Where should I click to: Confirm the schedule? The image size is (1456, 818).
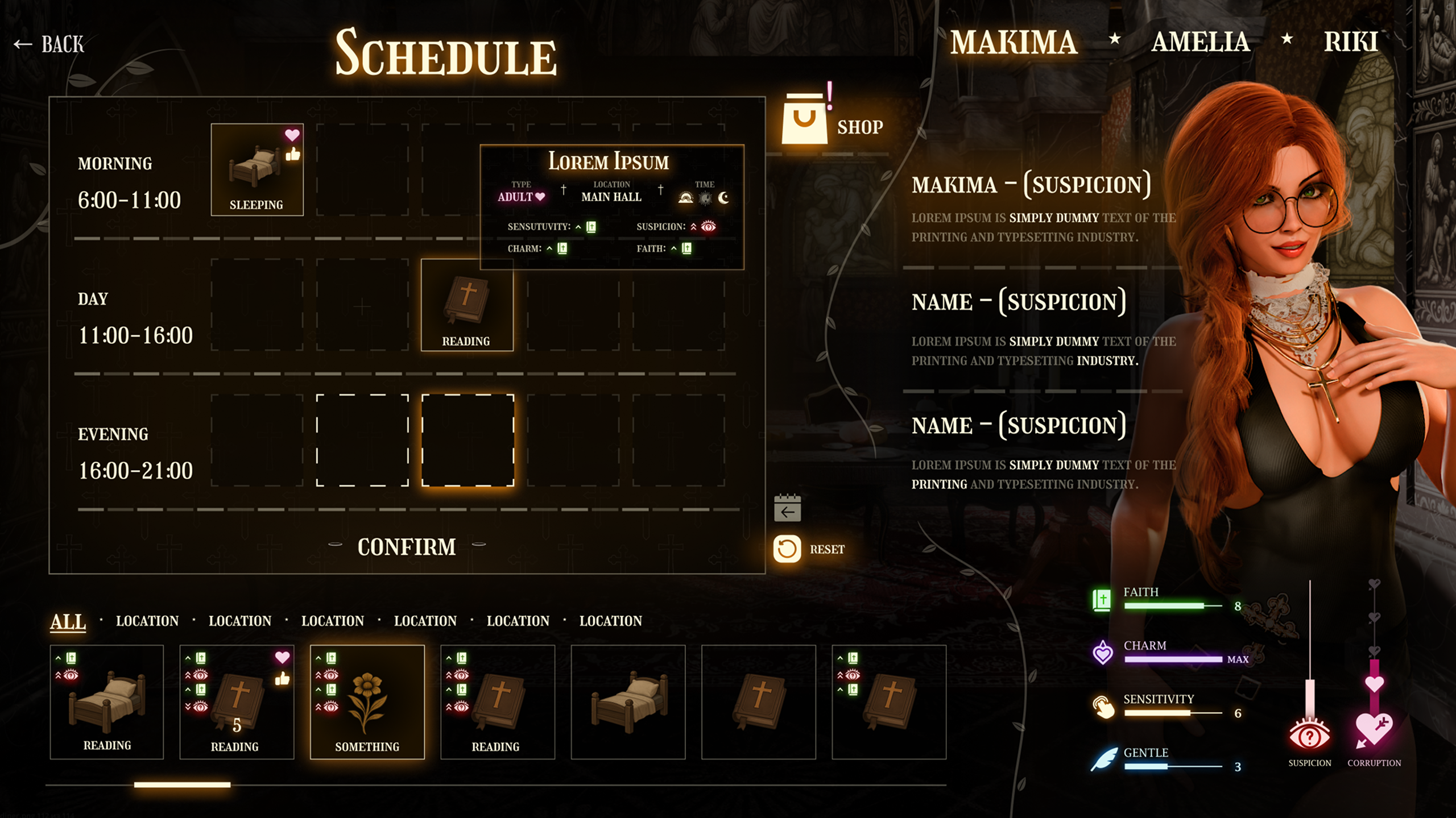[x=406, y=546]
